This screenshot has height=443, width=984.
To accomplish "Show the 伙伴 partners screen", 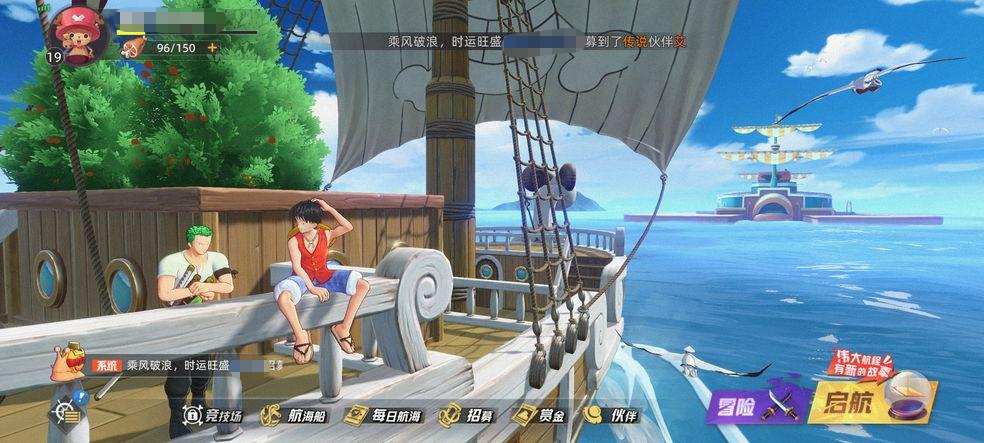I will tap(612, 416).
